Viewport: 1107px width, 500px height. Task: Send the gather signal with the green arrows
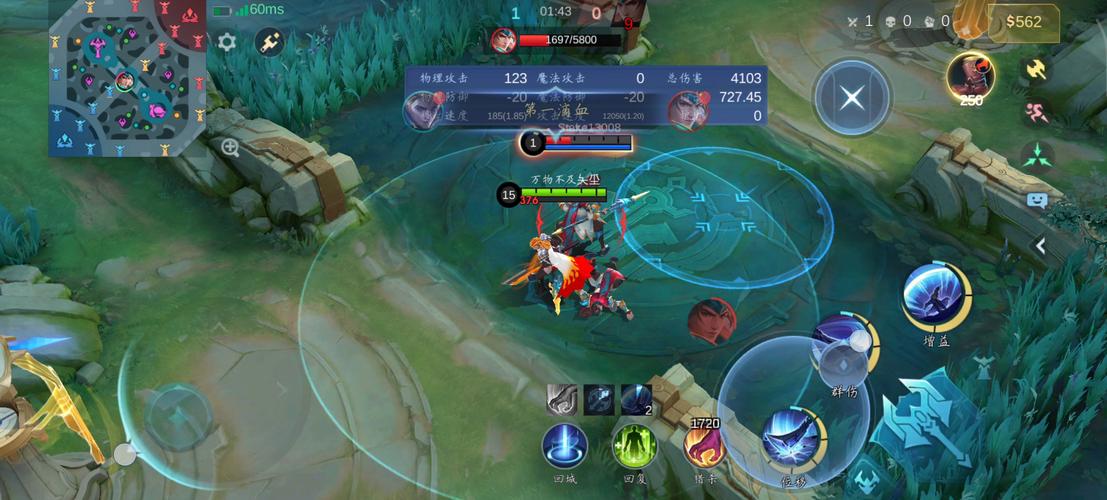pos(1036,155)
